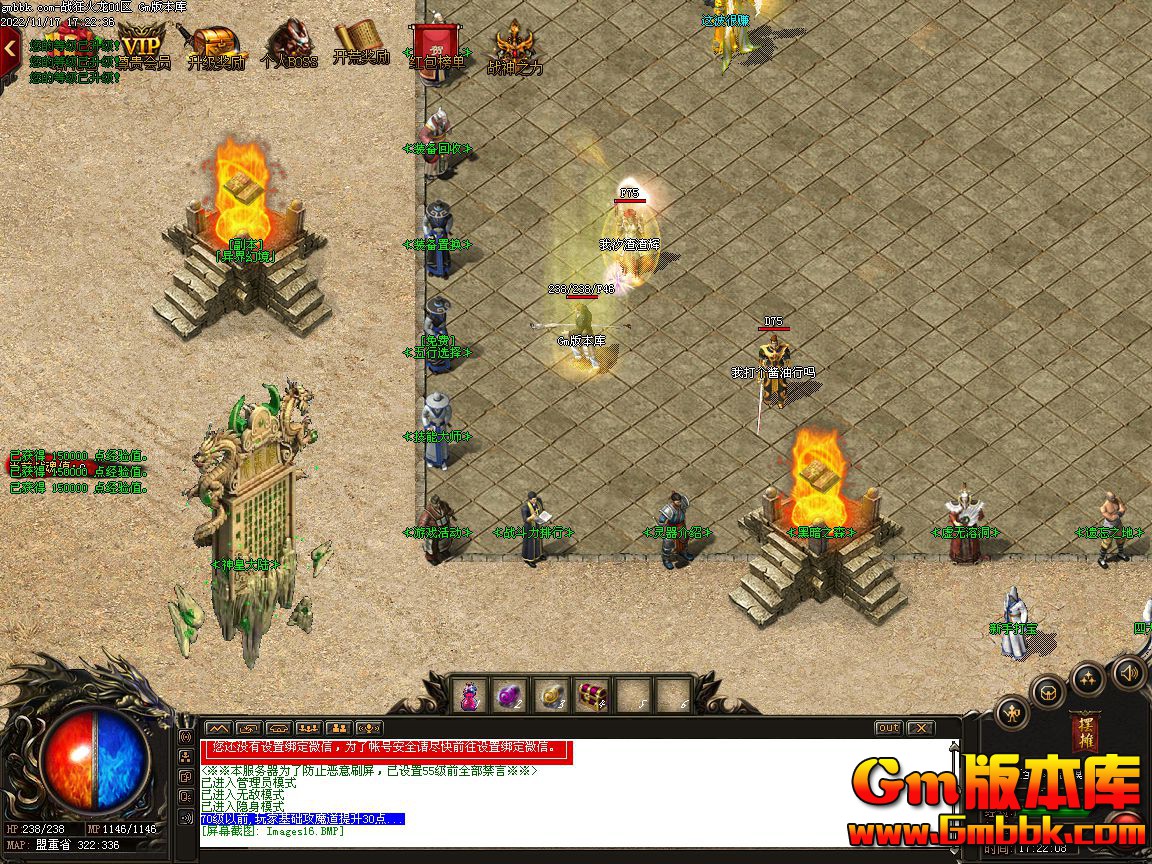Close the chat panel with the X button
The width and height of the screenshot is (1152, 864).
[x=920, y=728]
